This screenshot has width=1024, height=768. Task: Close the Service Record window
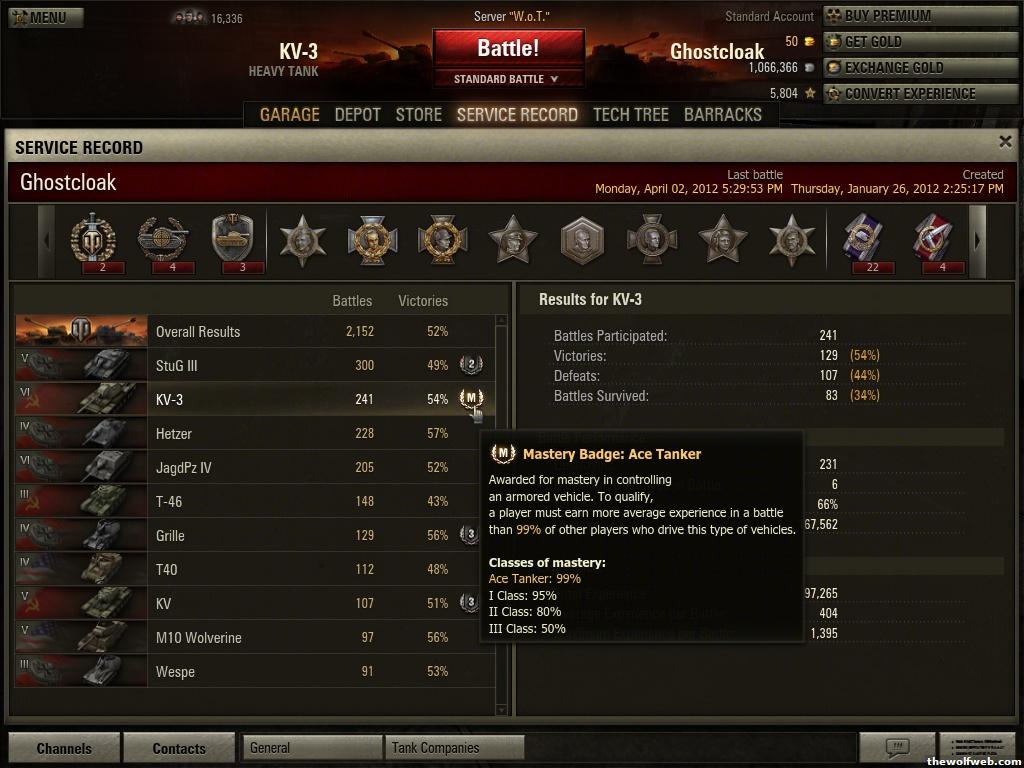coord(1005,142)
